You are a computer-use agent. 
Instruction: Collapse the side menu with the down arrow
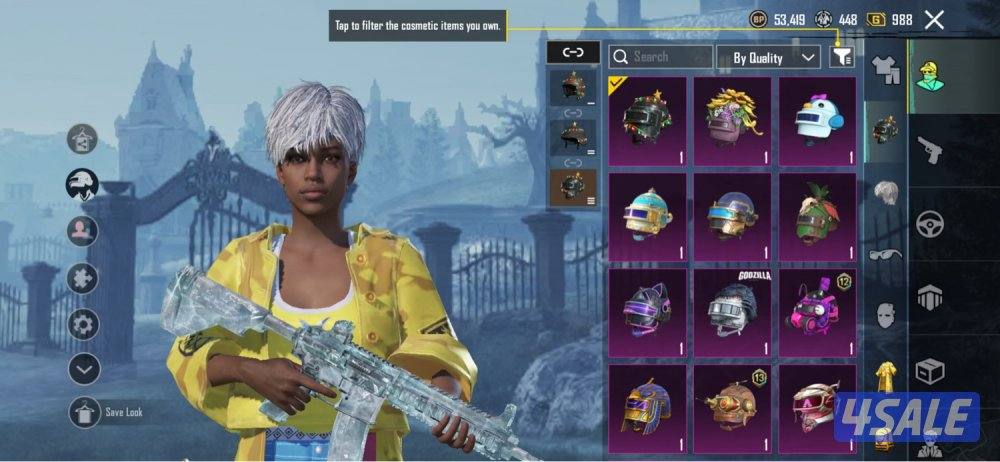click(x=84, y=369)
